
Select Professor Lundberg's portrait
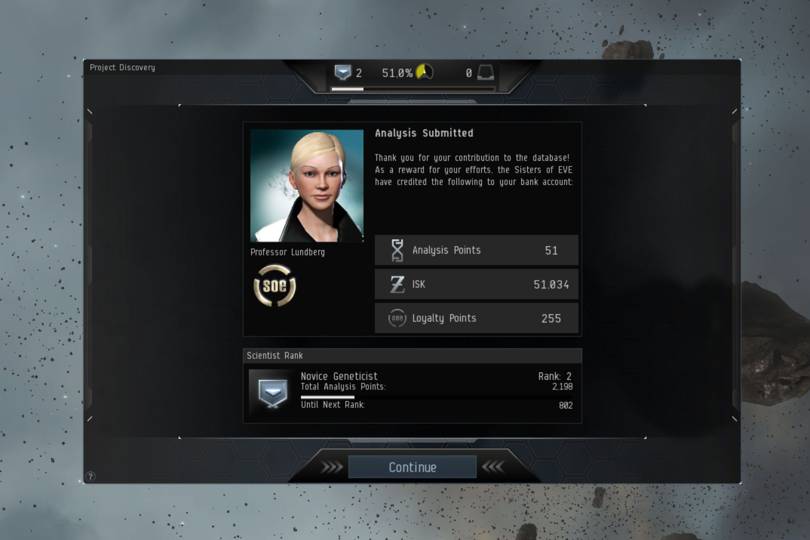tap(306, 186)
